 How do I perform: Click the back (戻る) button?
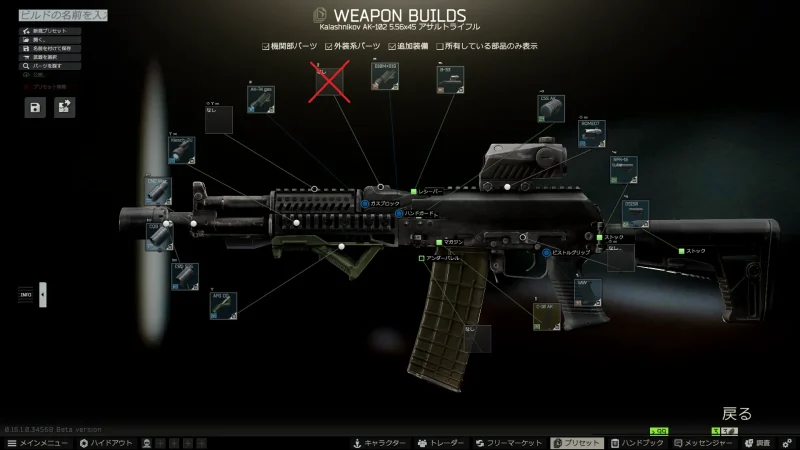point(736,413)
